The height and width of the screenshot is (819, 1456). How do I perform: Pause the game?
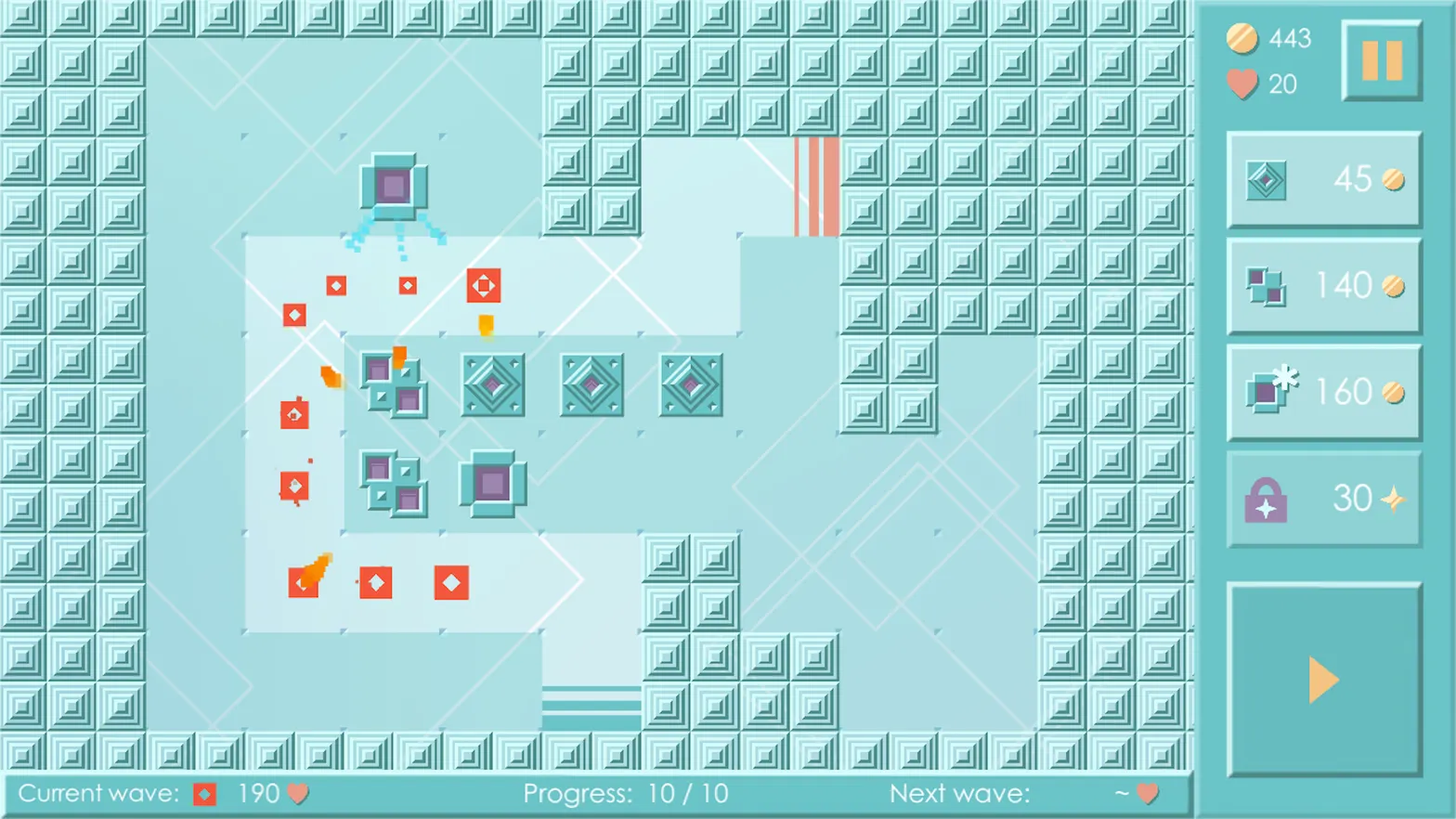[x=1381, y=61]
